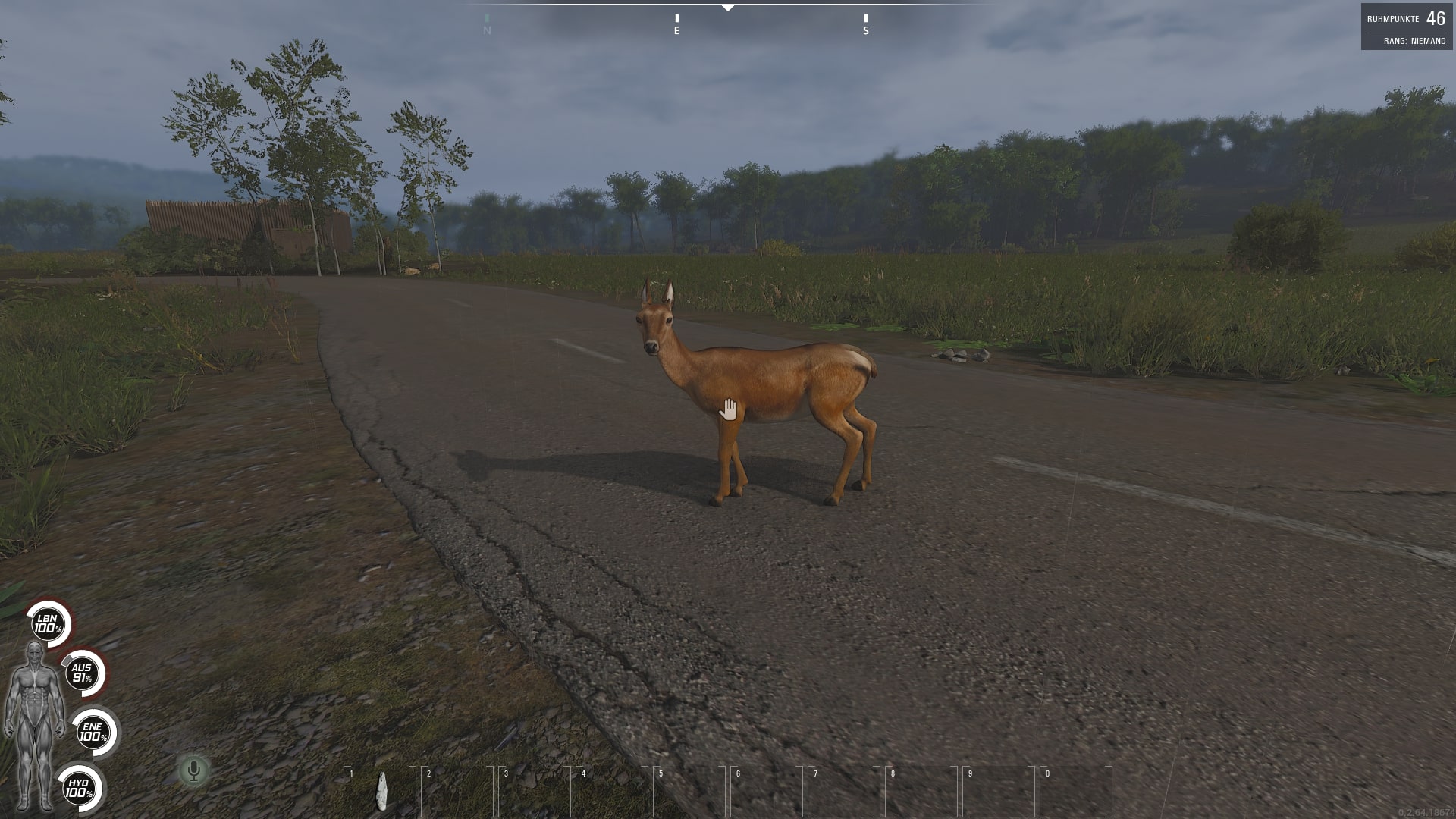
Task: Open the body anatomy figure status
Action: pyautogui.click(x=34, y=724)
